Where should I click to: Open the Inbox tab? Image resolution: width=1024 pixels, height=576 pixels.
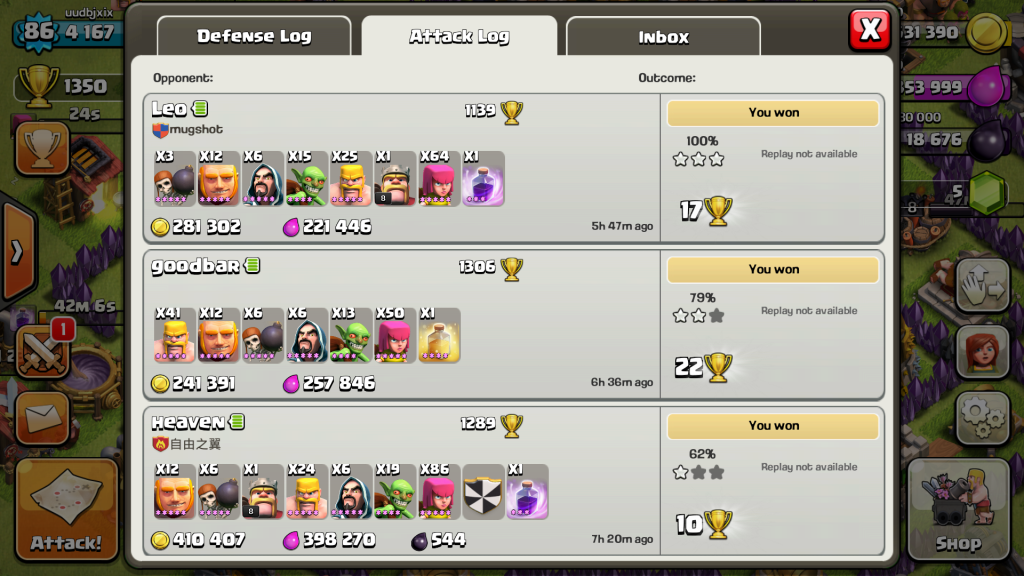pyautogui.click(x=663, y=37)
